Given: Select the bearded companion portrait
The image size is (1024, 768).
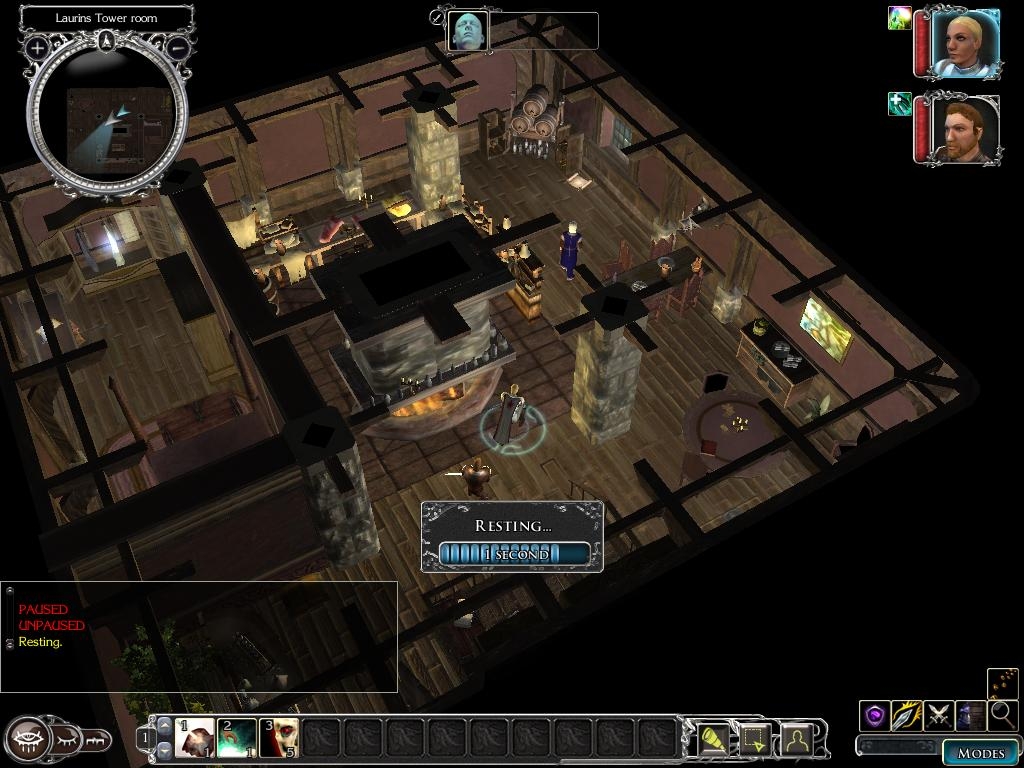Looking at the screenshot, I should (x=965, y=129).
